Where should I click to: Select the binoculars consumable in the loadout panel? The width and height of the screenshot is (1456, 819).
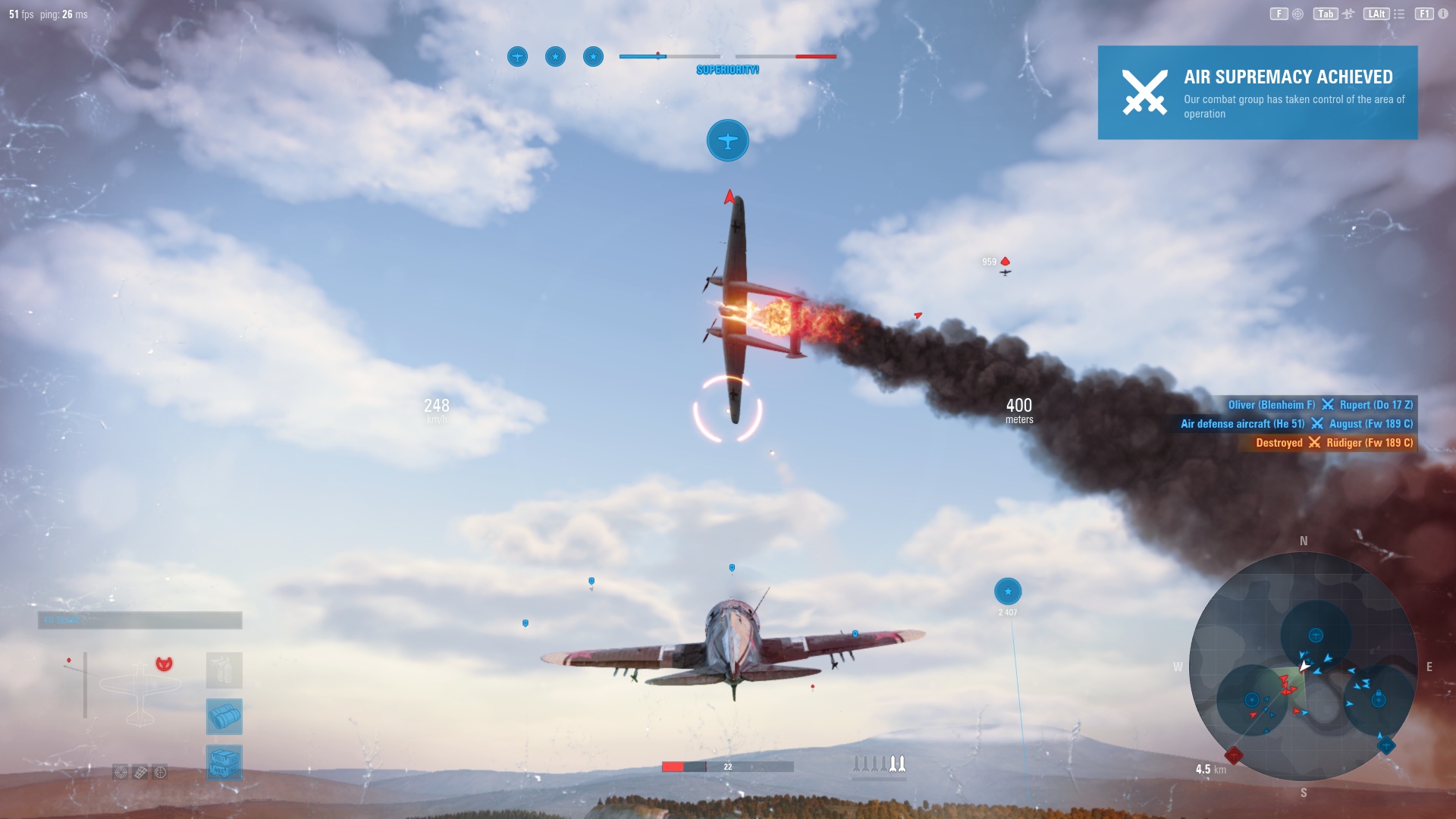pyautogui.click(x=224, y=717)
